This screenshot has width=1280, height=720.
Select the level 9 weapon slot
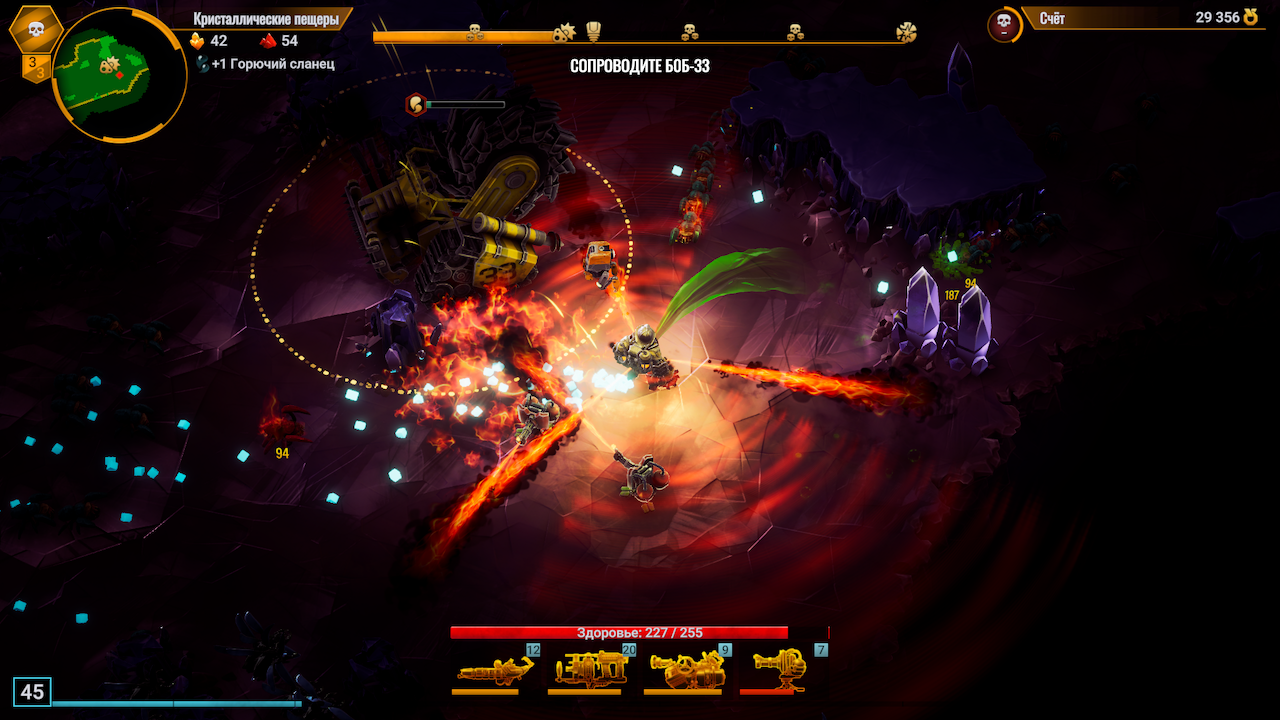687,668
